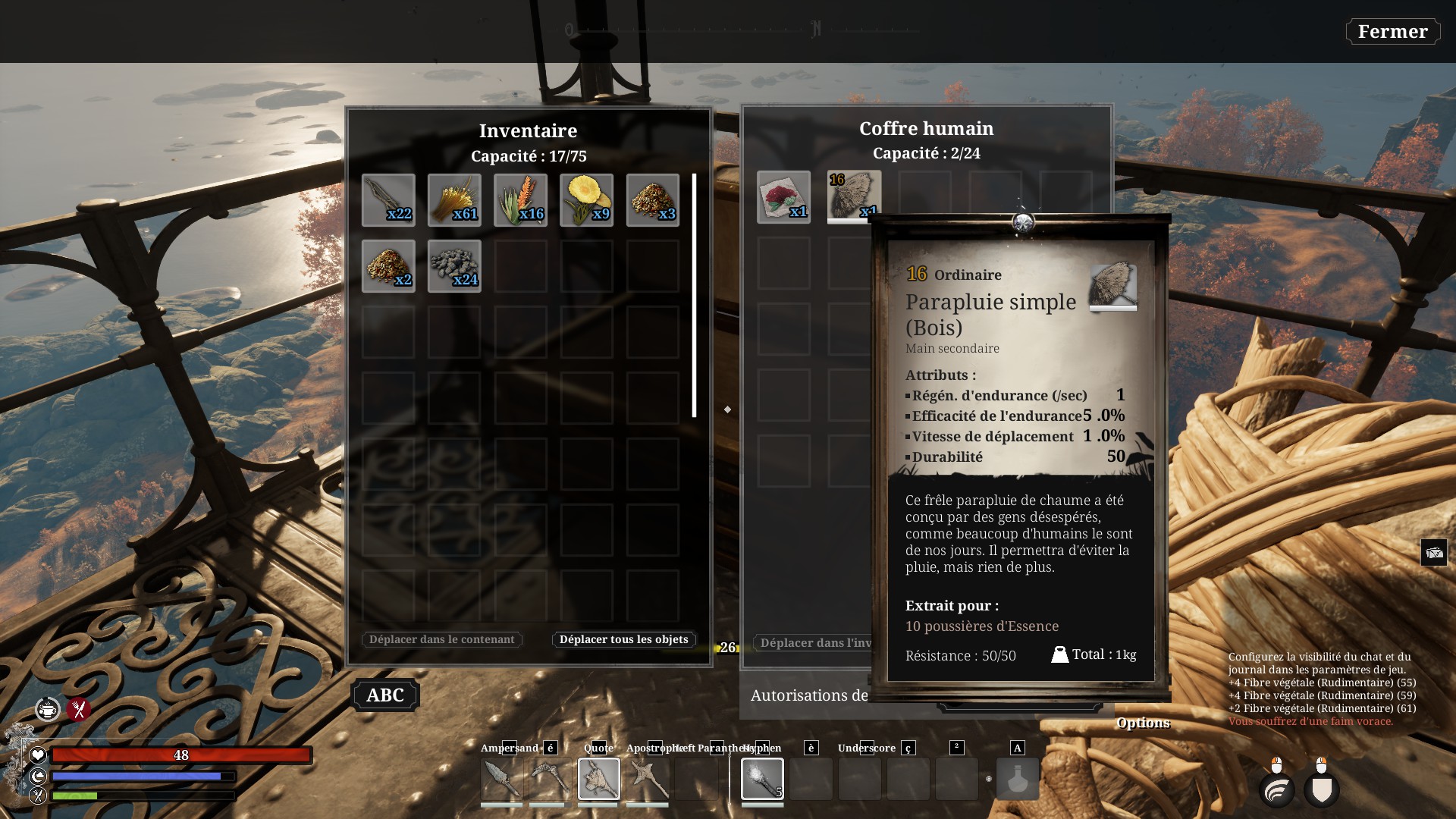Screen dimensions: 1456x819
Task: Sort inventory with the ABC button
Action: coord(385,695)
